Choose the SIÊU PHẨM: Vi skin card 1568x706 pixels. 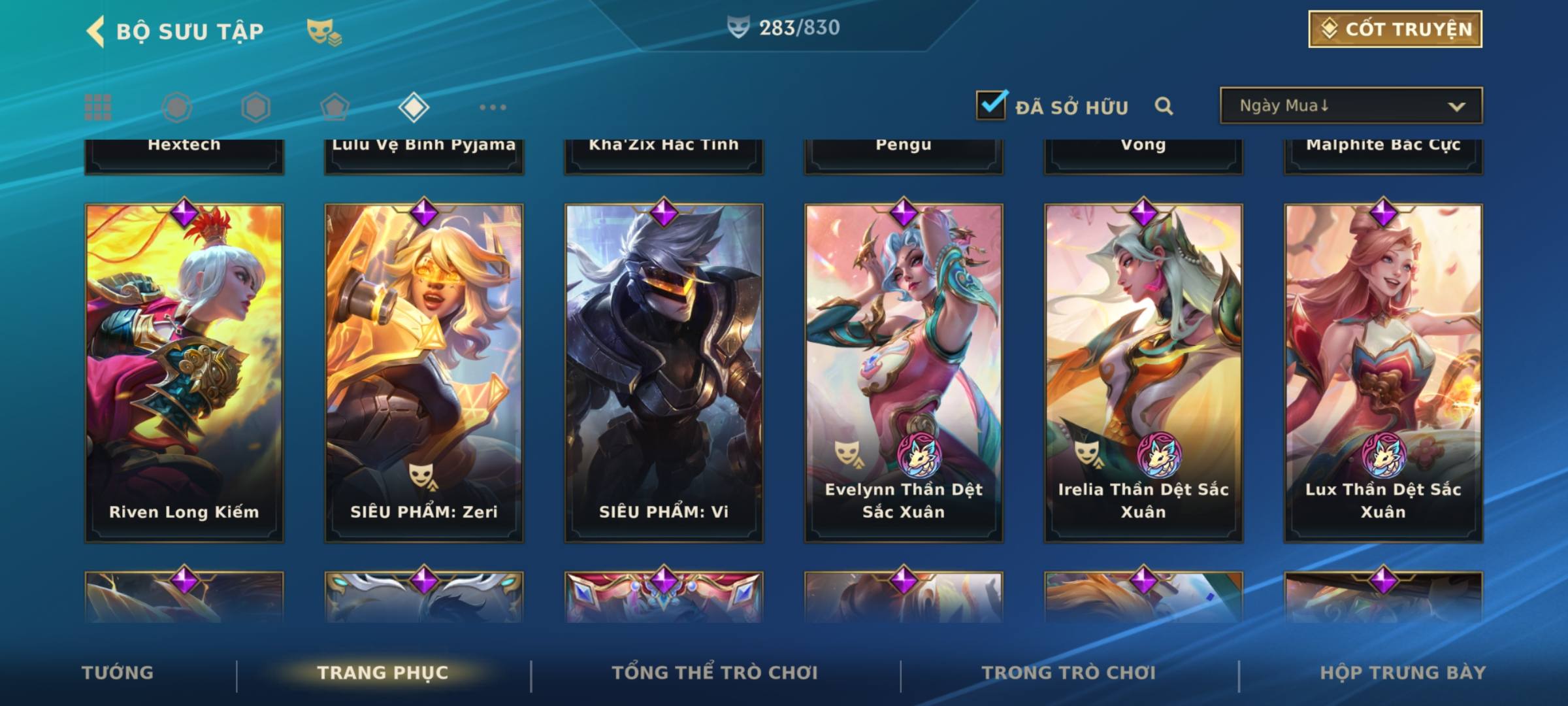point(664,373)
